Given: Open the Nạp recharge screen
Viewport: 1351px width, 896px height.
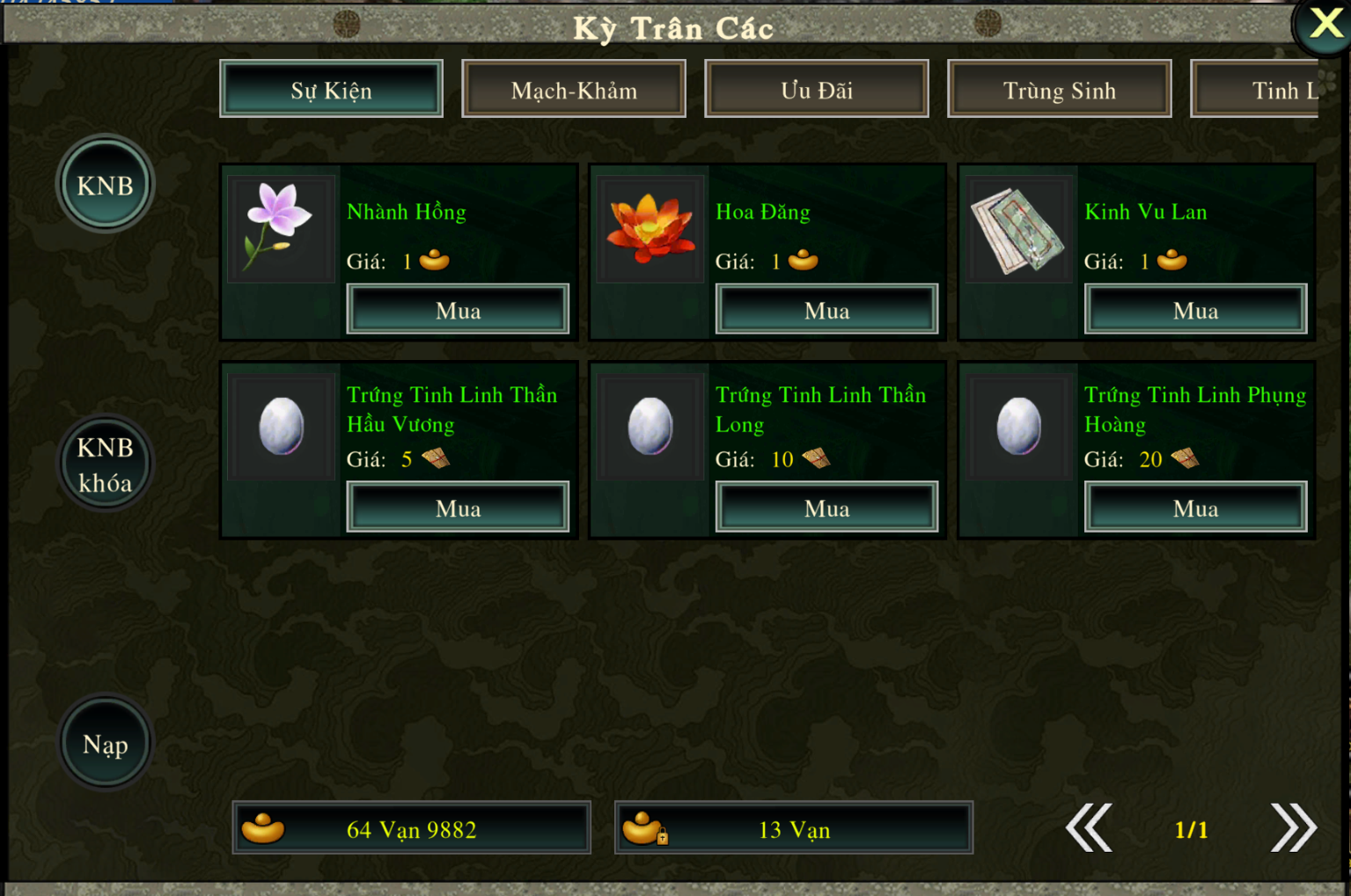Looking at the screenshot, I should coord(105,744).
